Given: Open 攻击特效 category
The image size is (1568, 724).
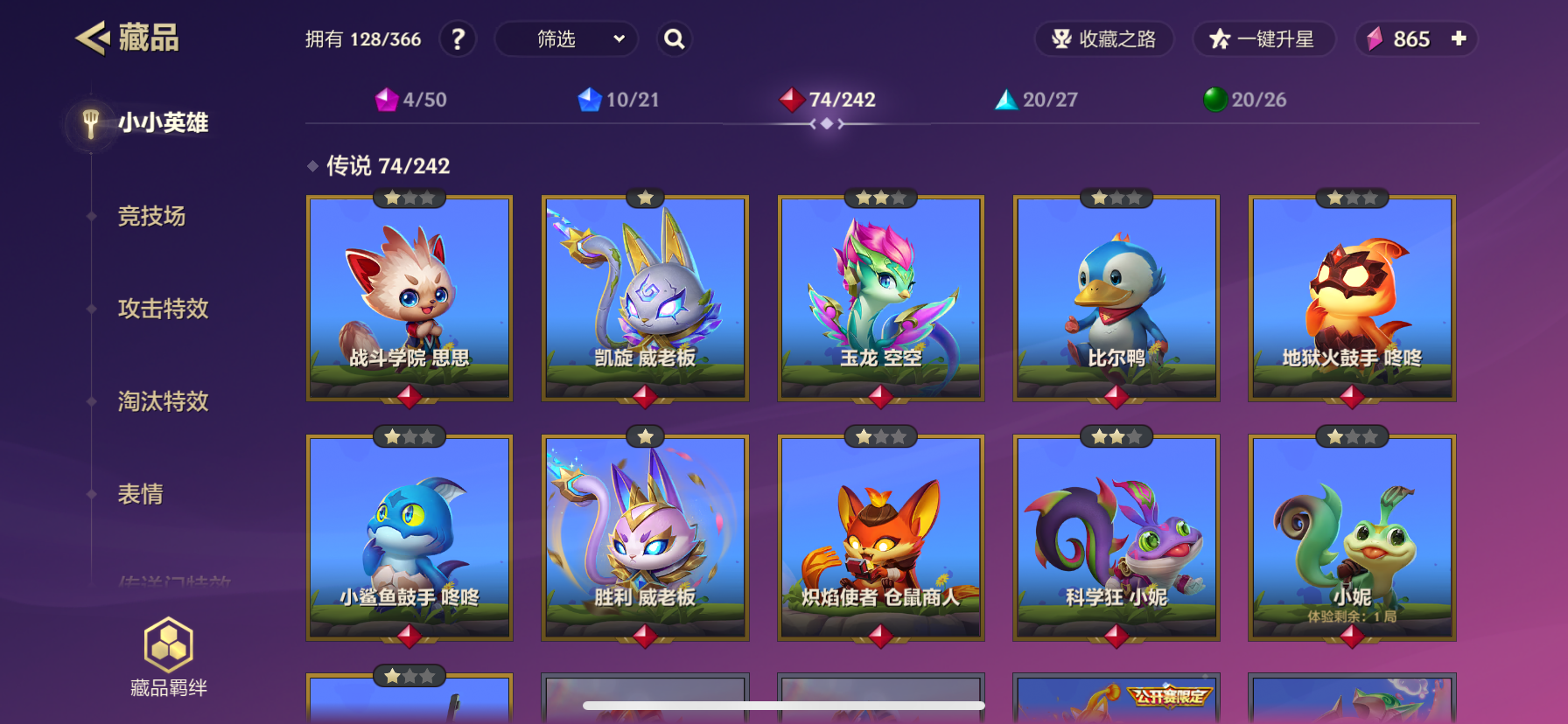Looking at the screenshot, I should [x=163, y=309].
